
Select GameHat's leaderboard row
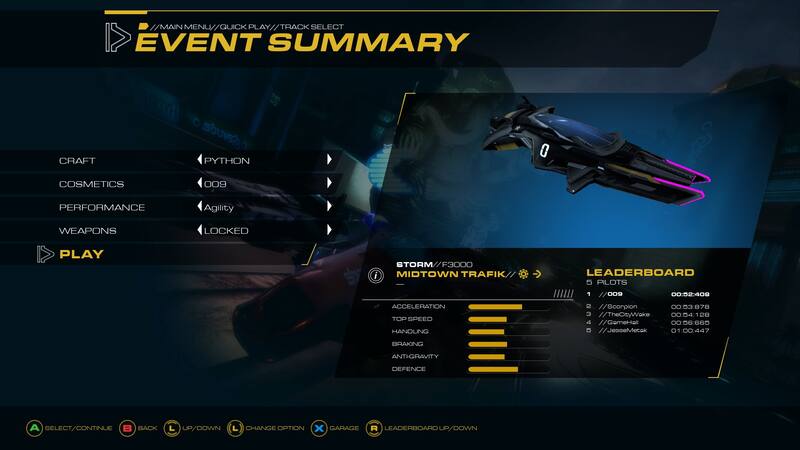(648, 322)
